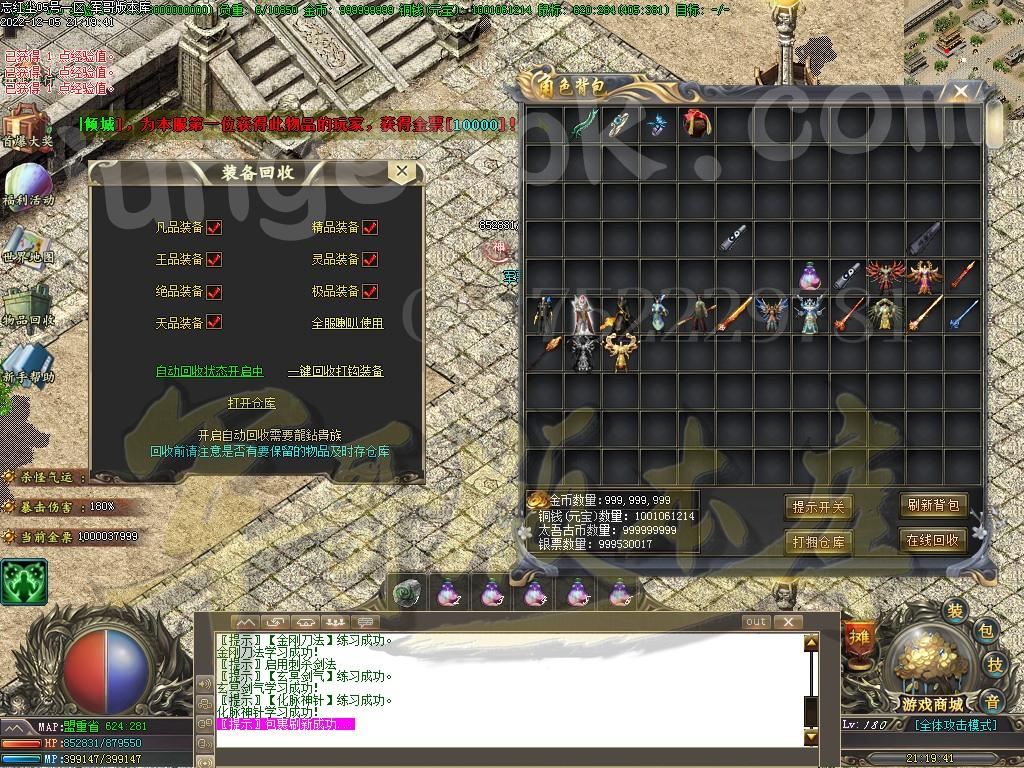Click the 物品回收 item recycle icon
1024x768 pixels.
27,304
